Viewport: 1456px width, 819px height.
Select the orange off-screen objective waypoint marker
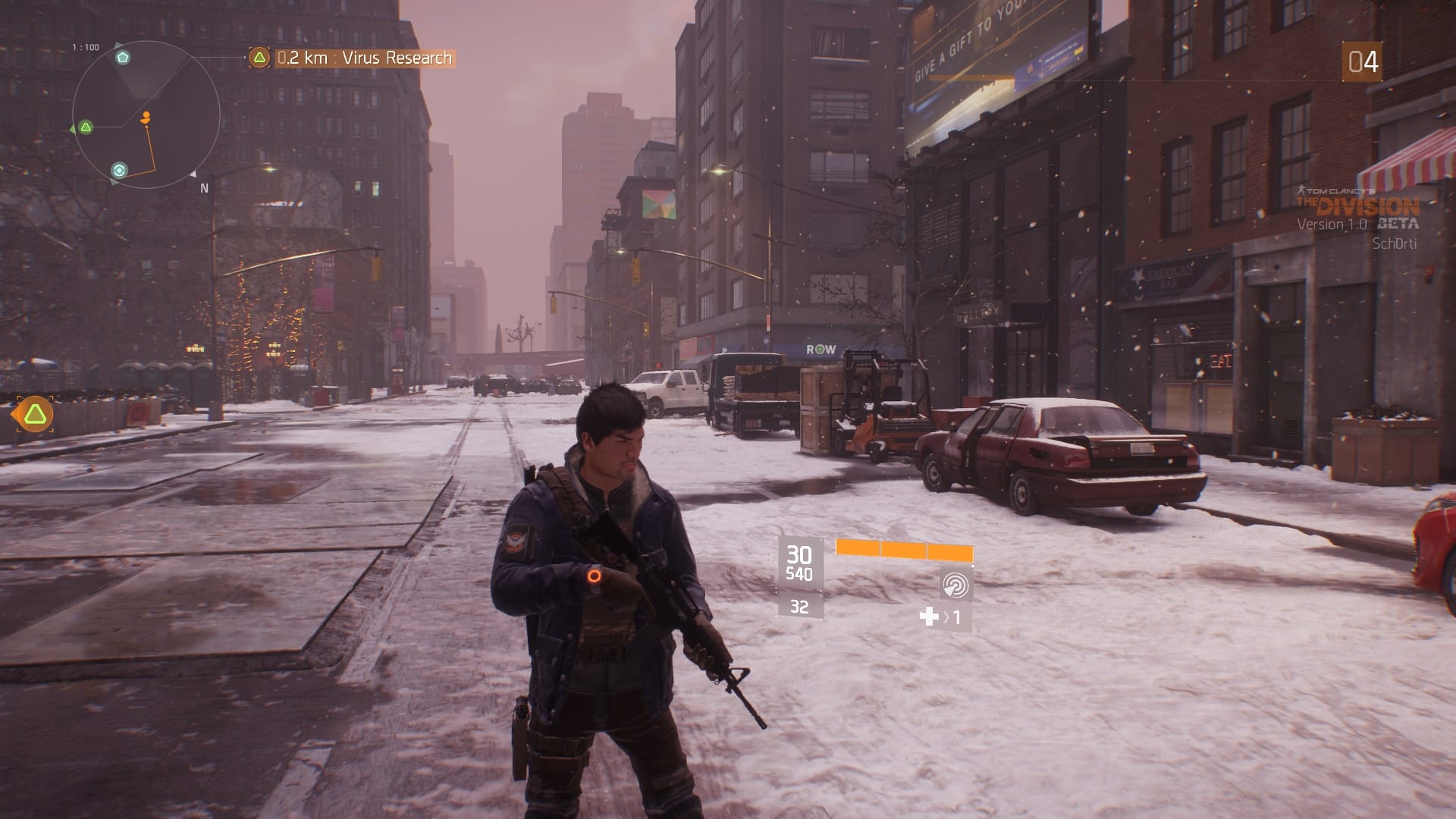pyautogui.click(x=34, y=414)
